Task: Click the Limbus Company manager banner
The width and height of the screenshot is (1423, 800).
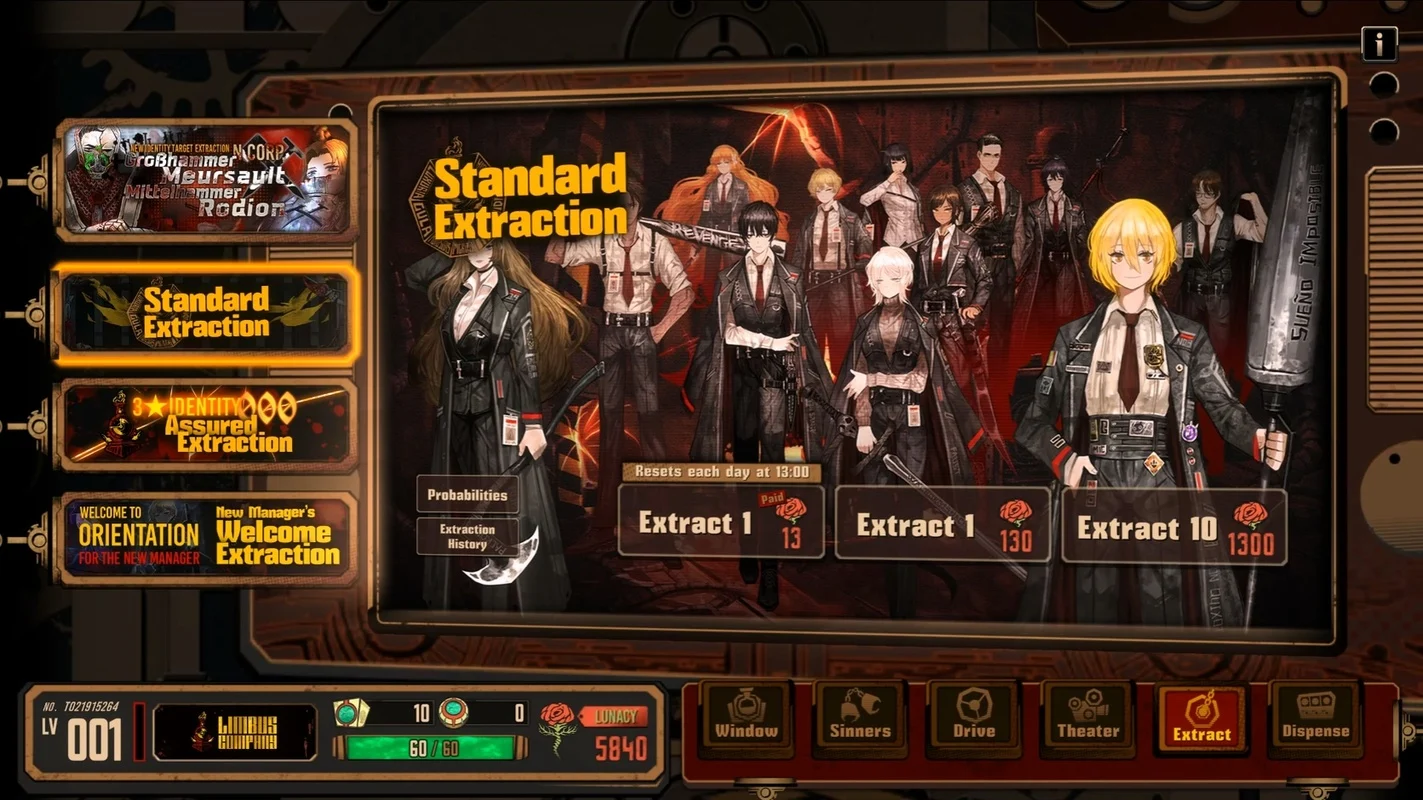Action: click(x=234, y=732)
